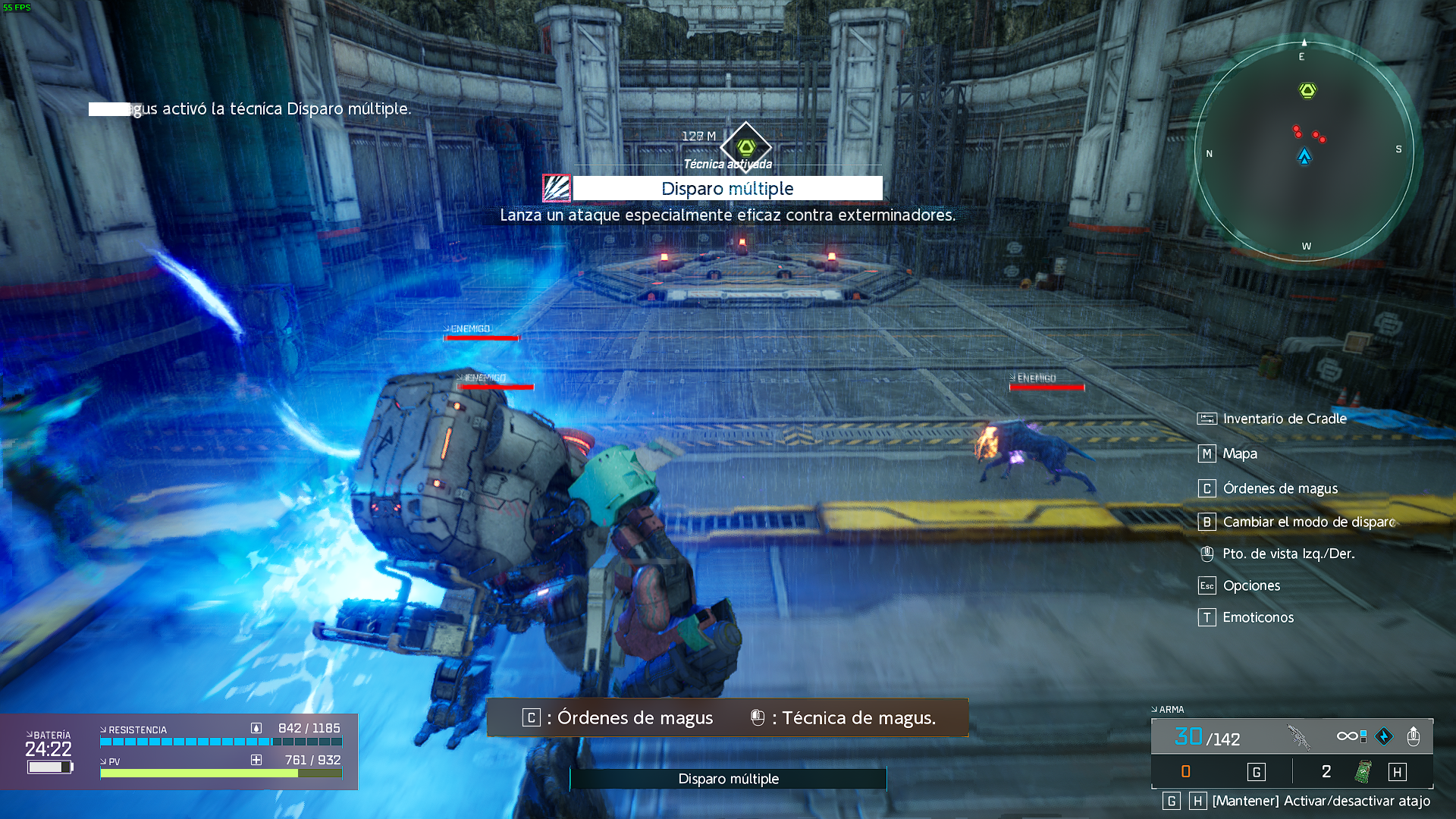This screenshot has width=1456, height=819.
Task: Choose Cambiar el modo de disparo
Action: pyautogui.click(x=1308, y=522)
